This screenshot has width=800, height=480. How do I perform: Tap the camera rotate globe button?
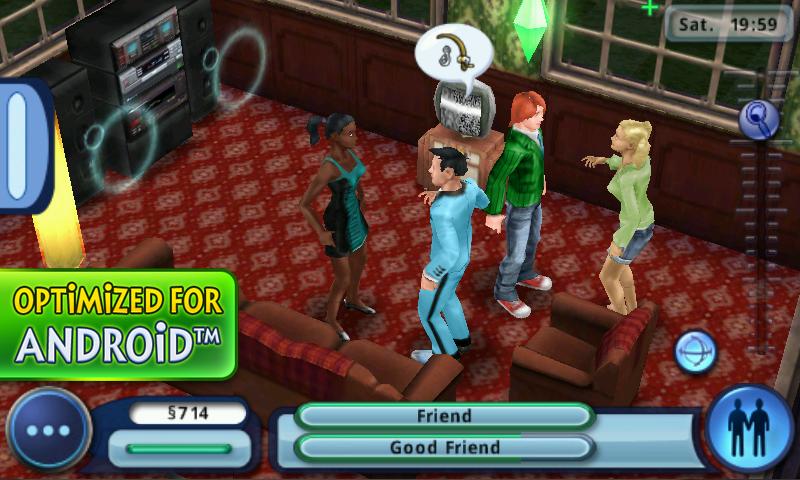click(x=695, y=353)
